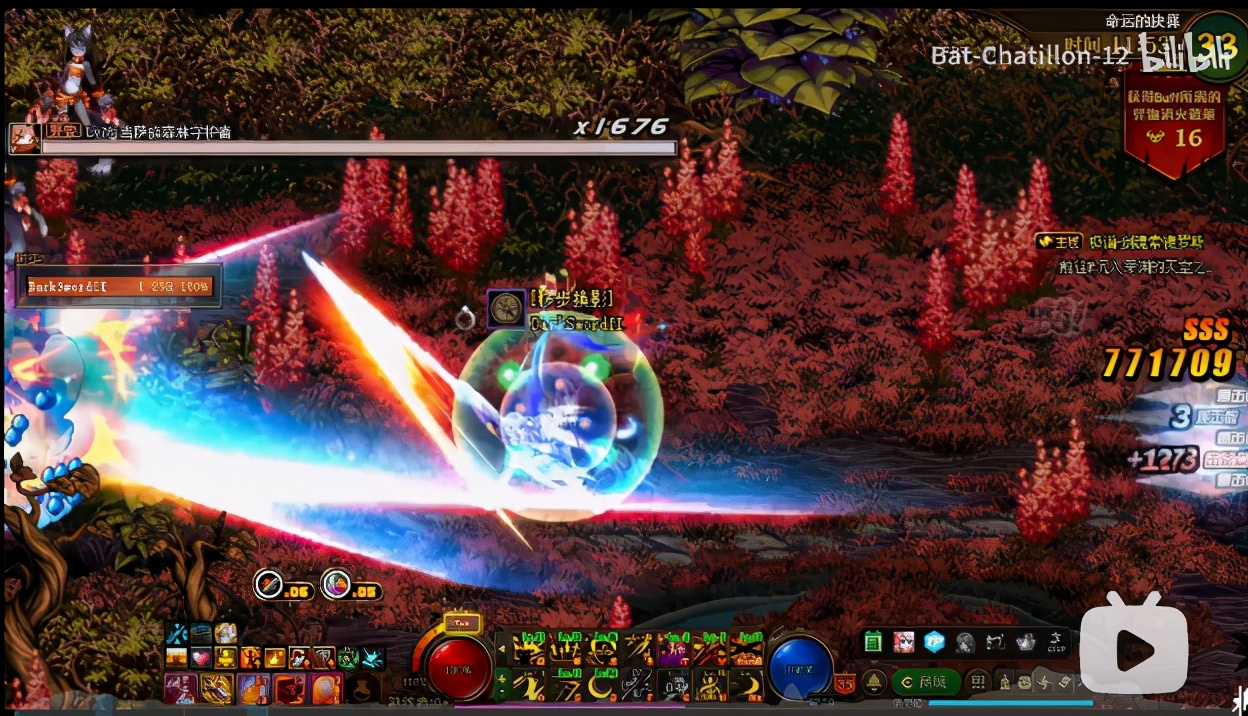Open the crown menu icon

1025,642
